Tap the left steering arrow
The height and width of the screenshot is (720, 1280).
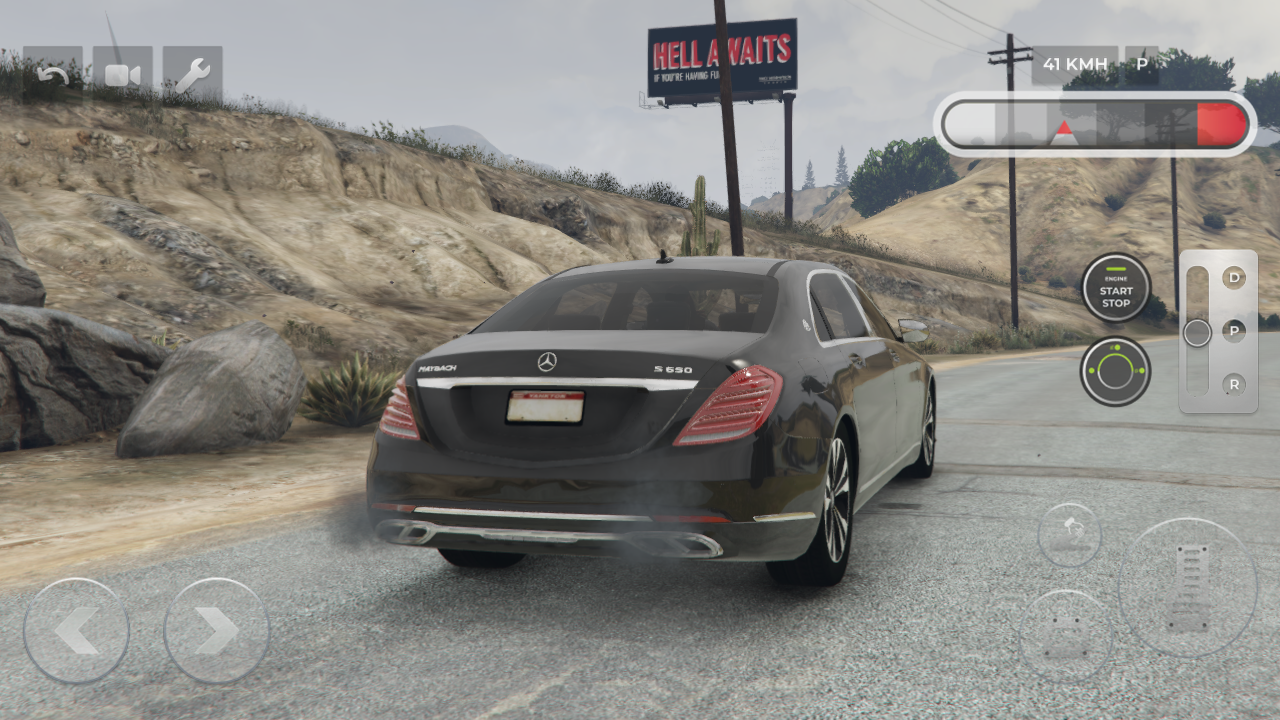78,630
